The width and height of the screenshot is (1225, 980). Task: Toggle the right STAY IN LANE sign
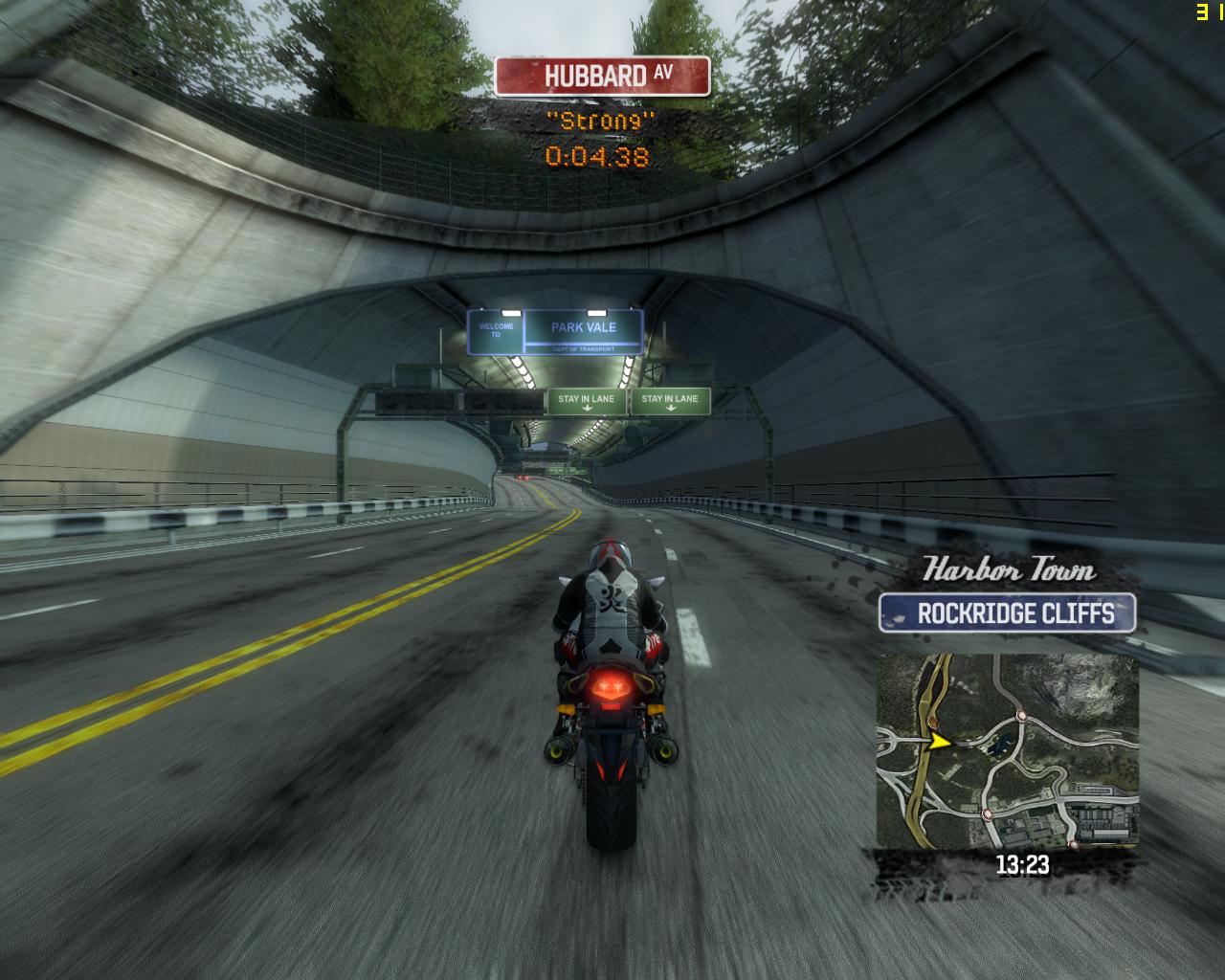pos(670,400)
